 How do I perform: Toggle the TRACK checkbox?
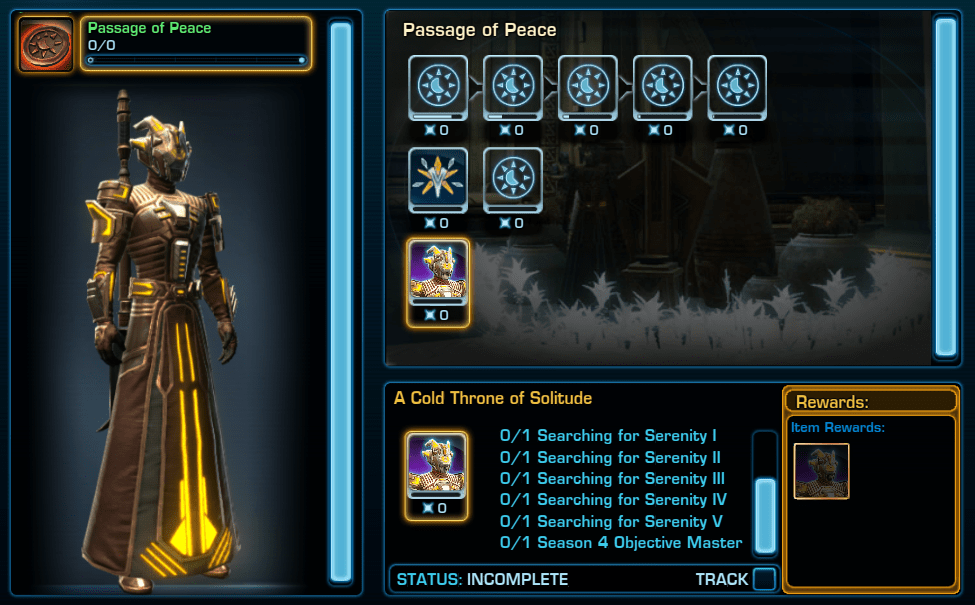[764, 579]
